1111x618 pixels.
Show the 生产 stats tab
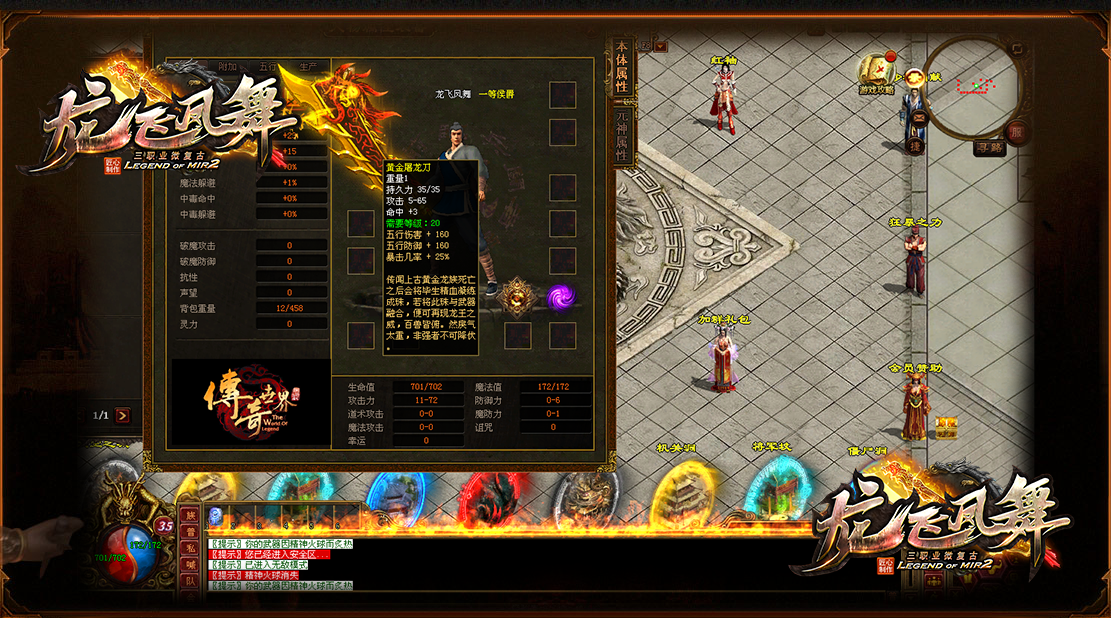[308, 66]
